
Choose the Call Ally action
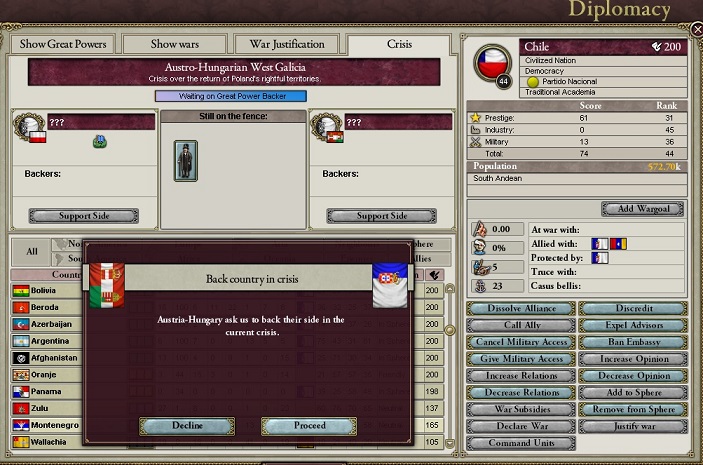(x=507, y=325)
